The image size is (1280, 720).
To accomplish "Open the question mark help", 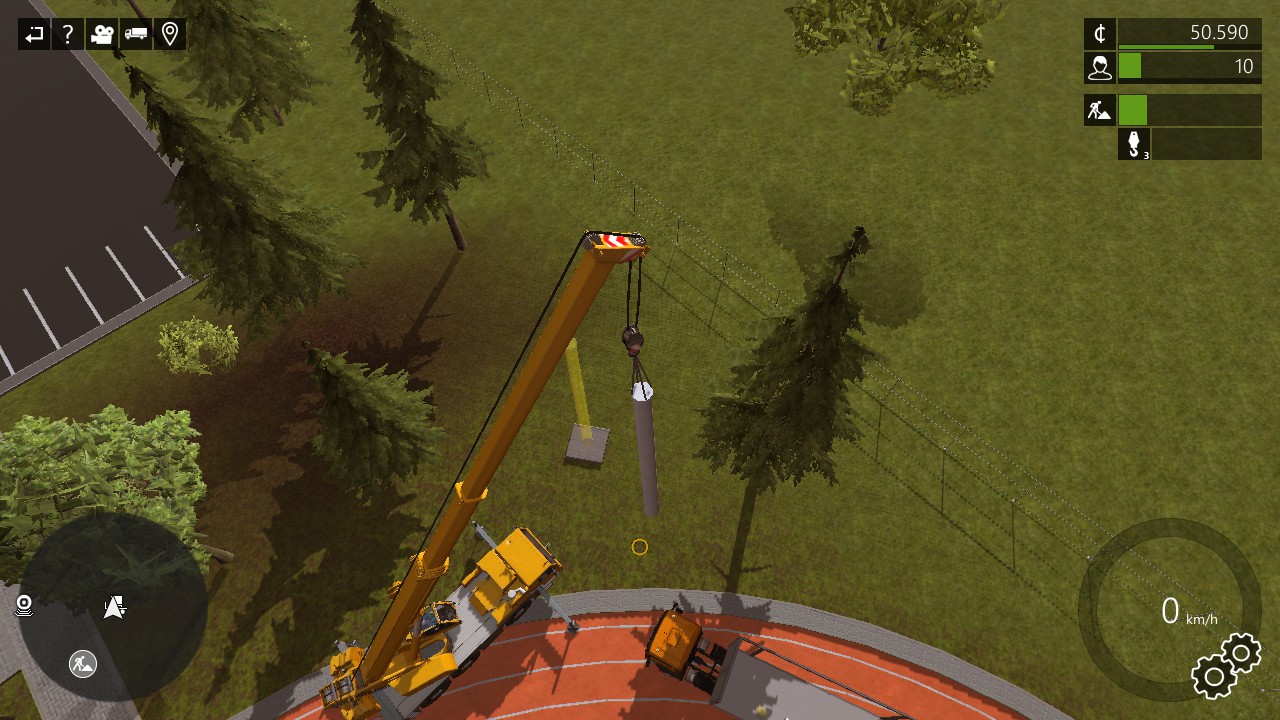I will pyautogui.click(x=68, y=35).
